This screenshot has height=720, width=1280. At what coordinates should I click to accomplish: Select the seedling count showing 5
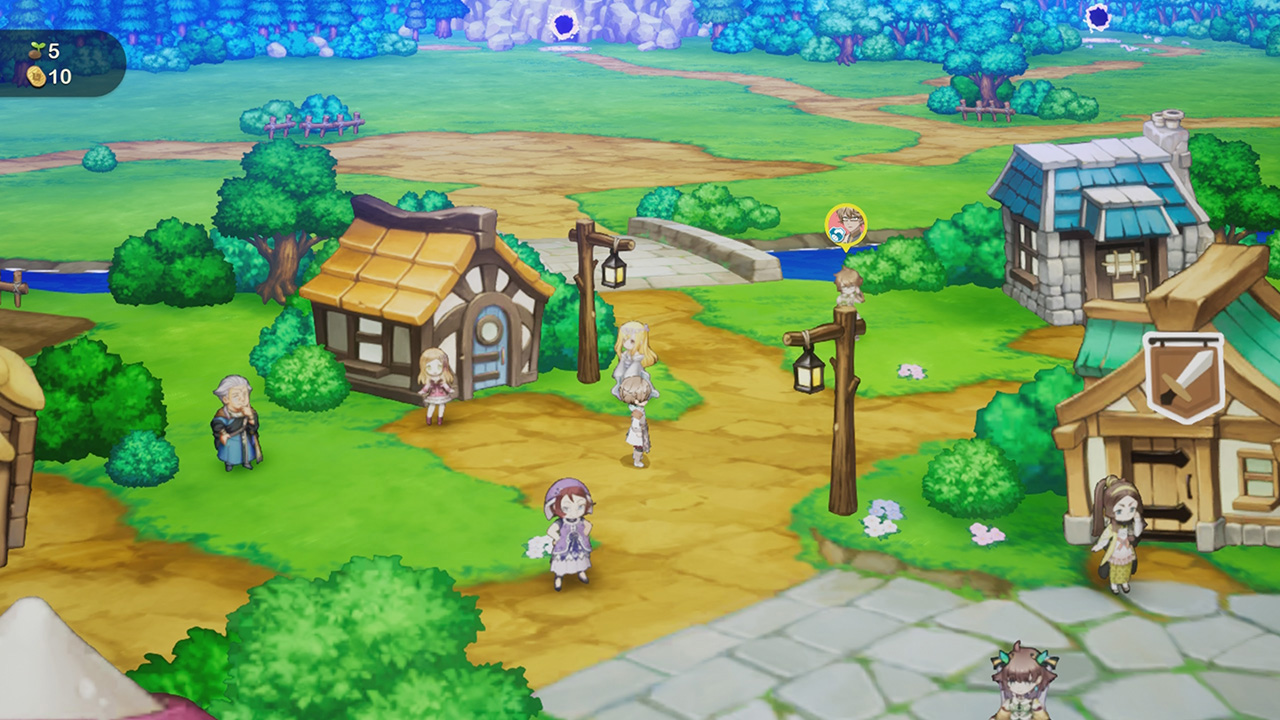[x=53, y=50]
